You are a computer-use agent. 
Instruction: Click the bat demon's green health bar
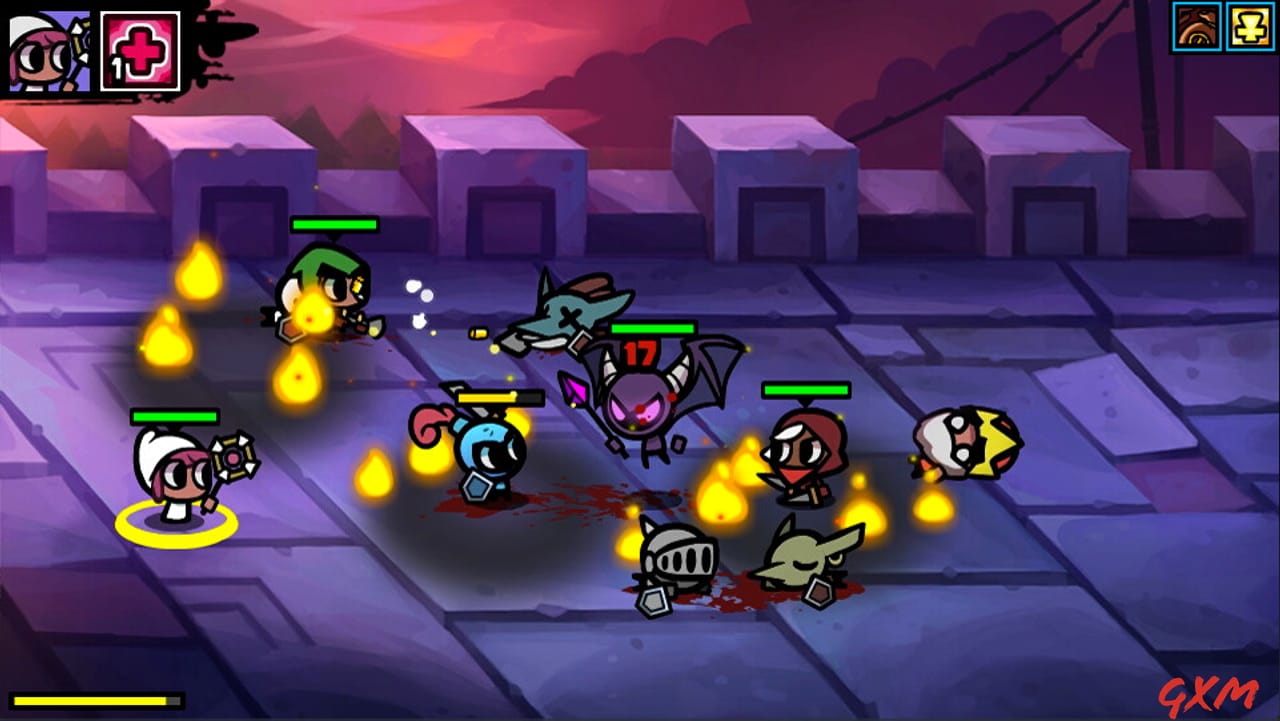coord(654,328)
